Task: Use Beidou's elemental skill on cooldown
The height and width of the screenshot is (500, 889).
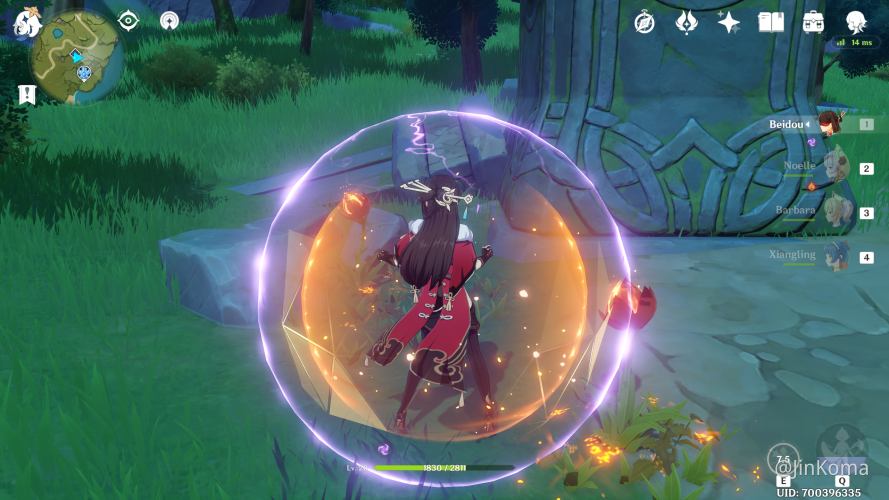Action: tap(783, 459)
